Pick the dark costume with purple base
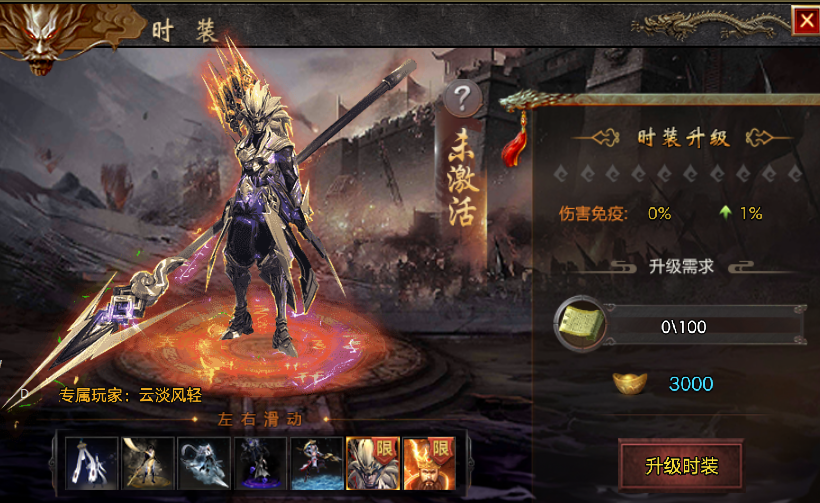Screen dimensions: 820x503 point(260,463)
